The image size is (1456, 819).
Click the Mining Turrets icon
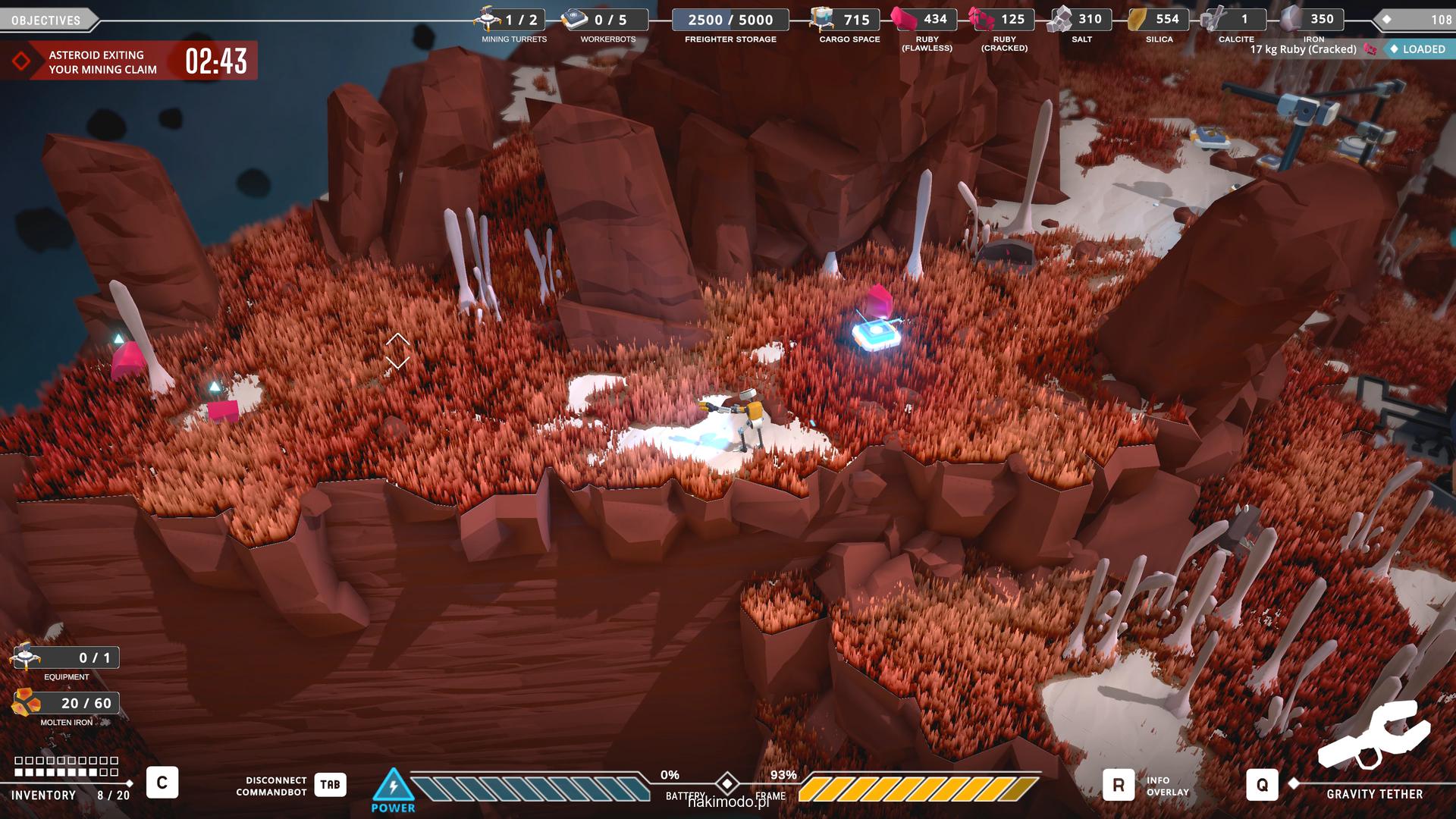click(x=488, y=18)
